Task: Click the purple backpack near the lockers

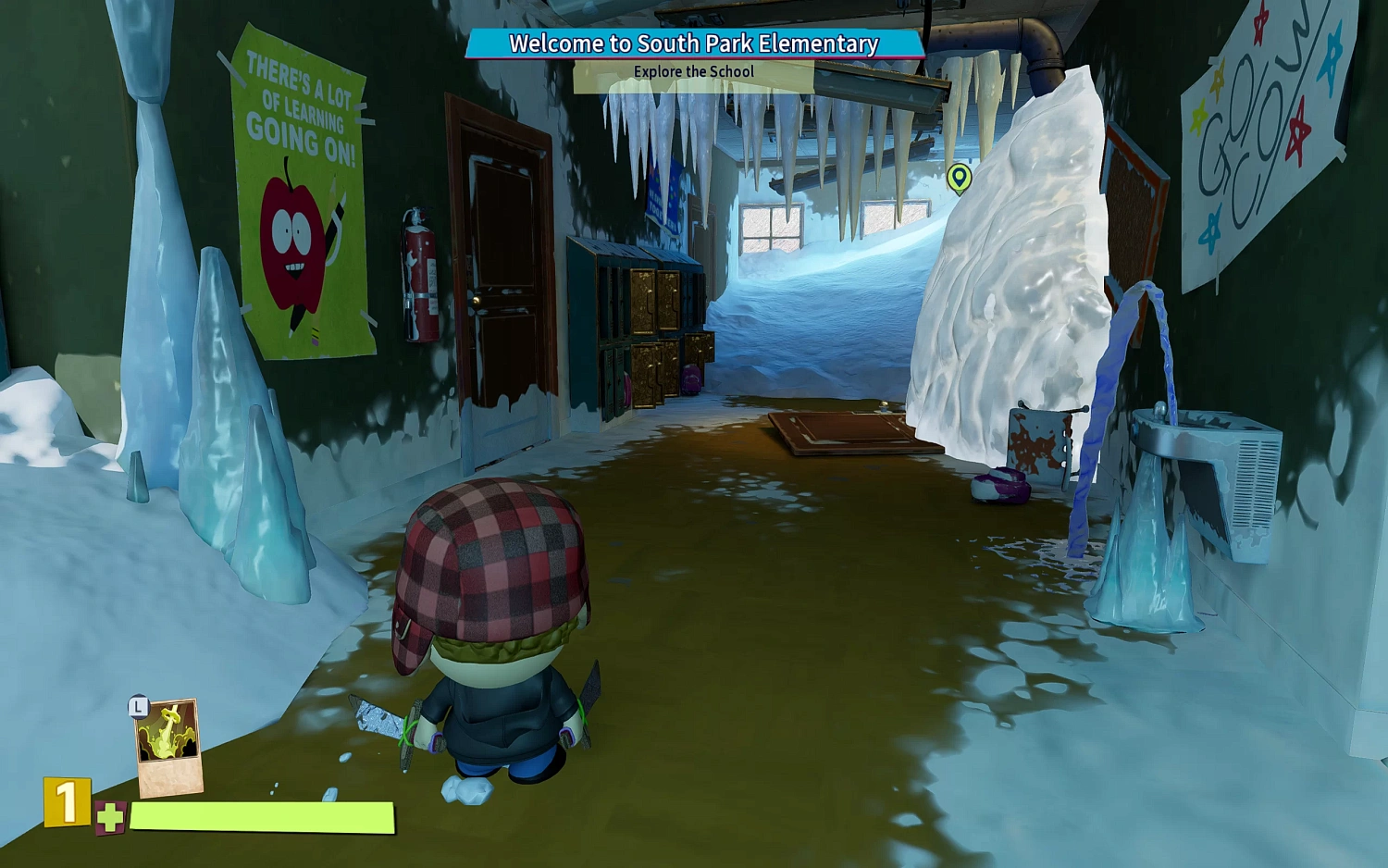Action: pos(691,378)
